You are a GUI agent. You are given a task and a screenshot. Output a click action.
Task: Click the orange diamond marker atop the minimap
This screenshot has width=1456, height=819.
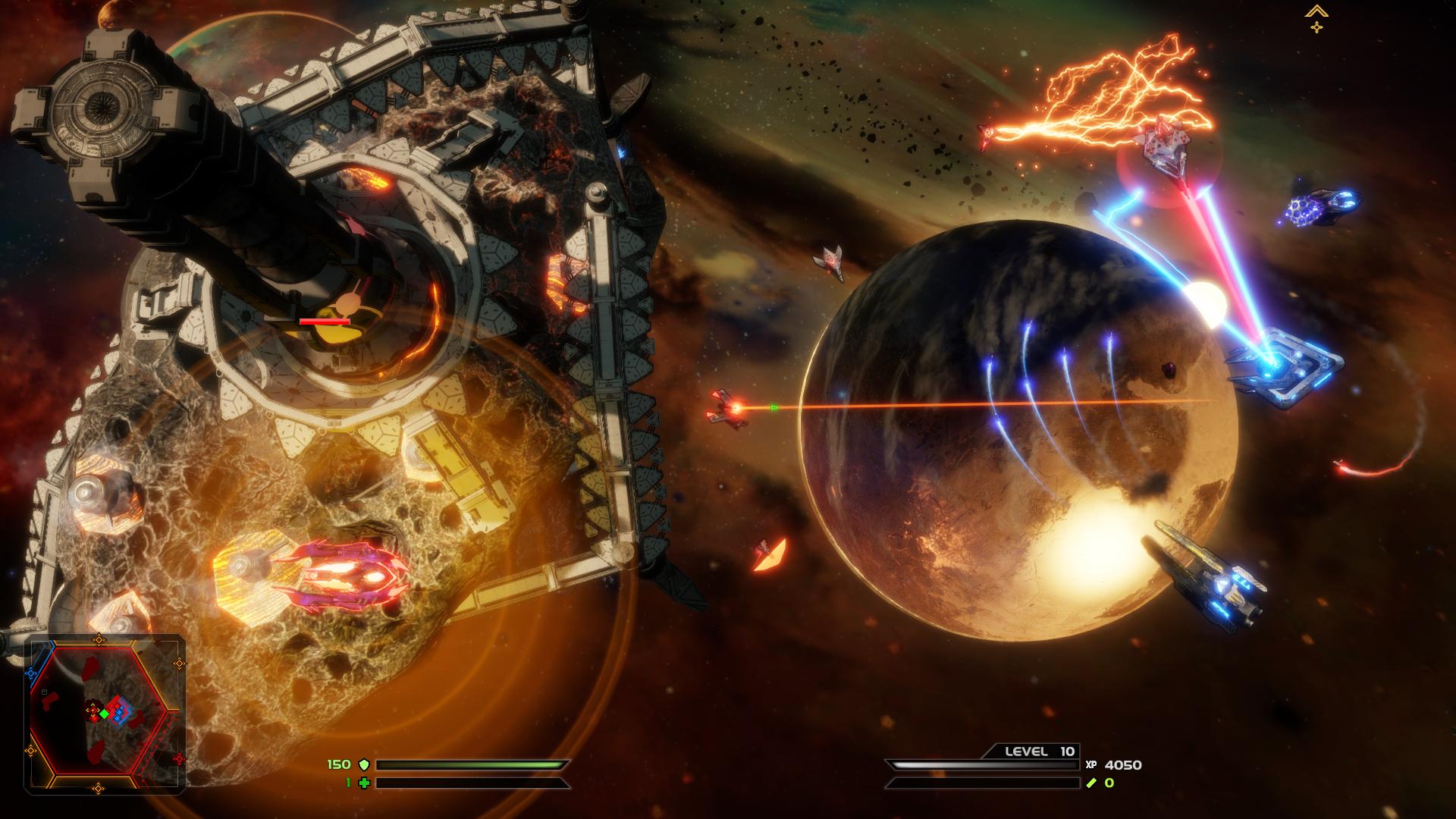pyautogui.click(x=99, y=640)
